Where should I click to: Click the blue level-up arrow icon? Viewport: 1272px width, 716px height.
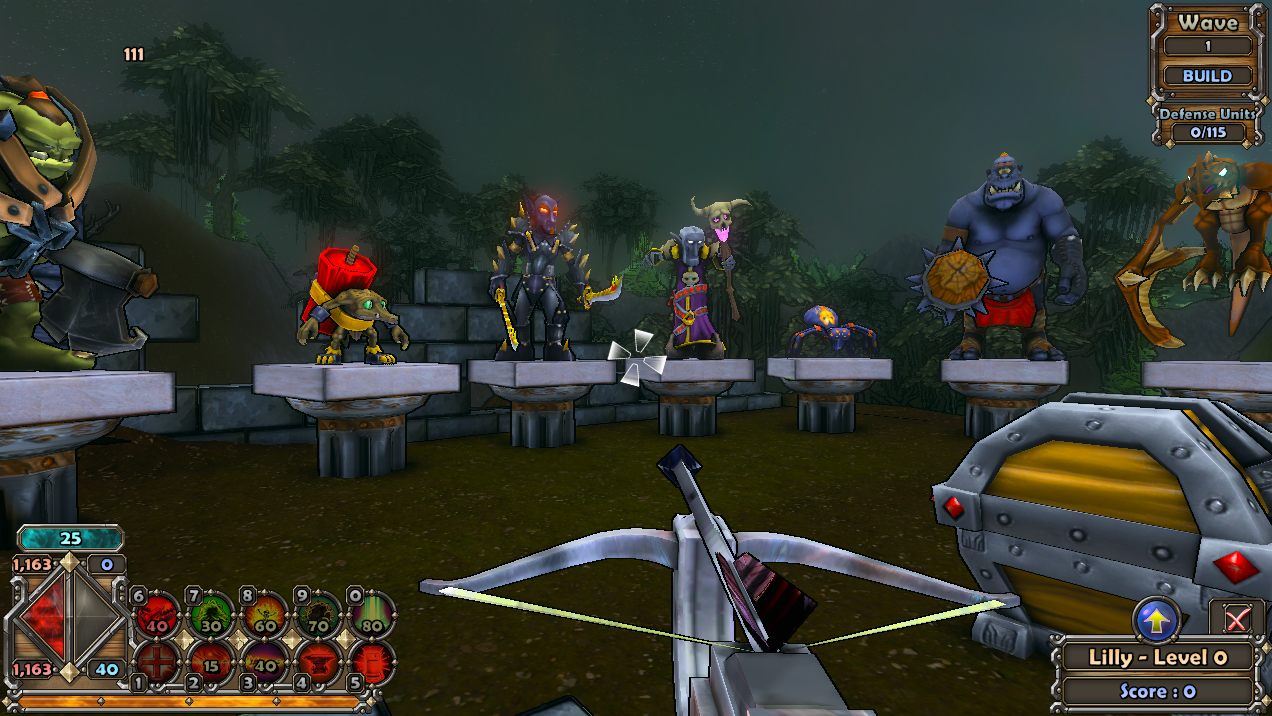pyautogui.click(x=1157, y=620)
